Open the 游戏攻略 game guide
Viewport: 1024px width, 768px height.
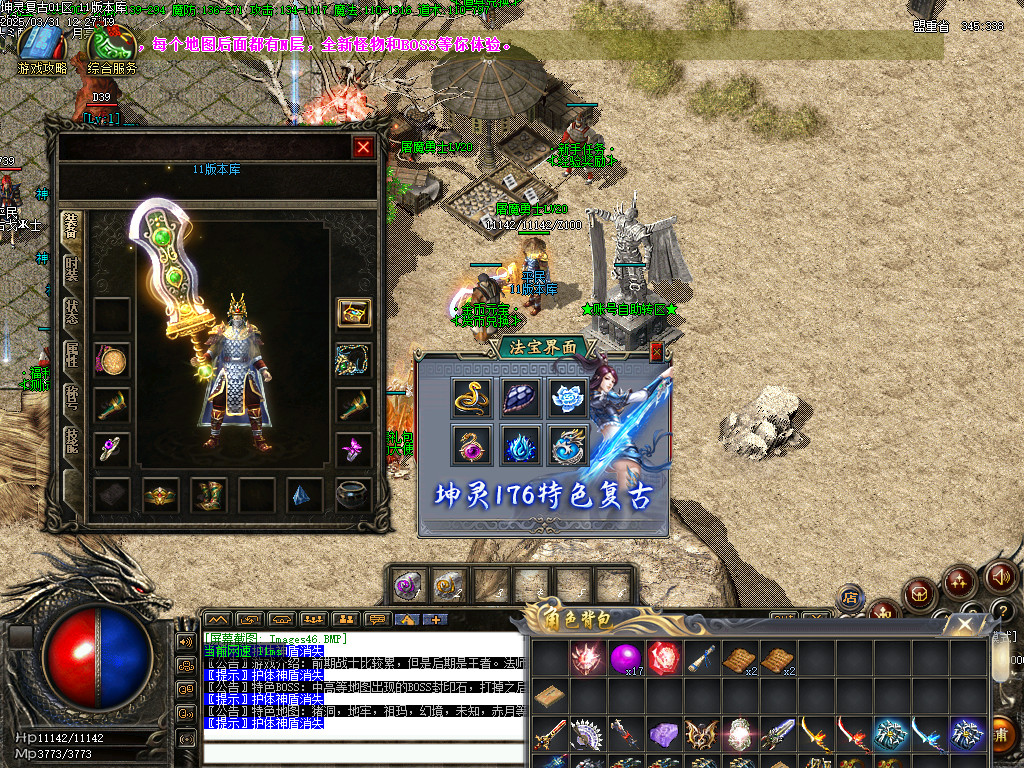tap(42, 50)
